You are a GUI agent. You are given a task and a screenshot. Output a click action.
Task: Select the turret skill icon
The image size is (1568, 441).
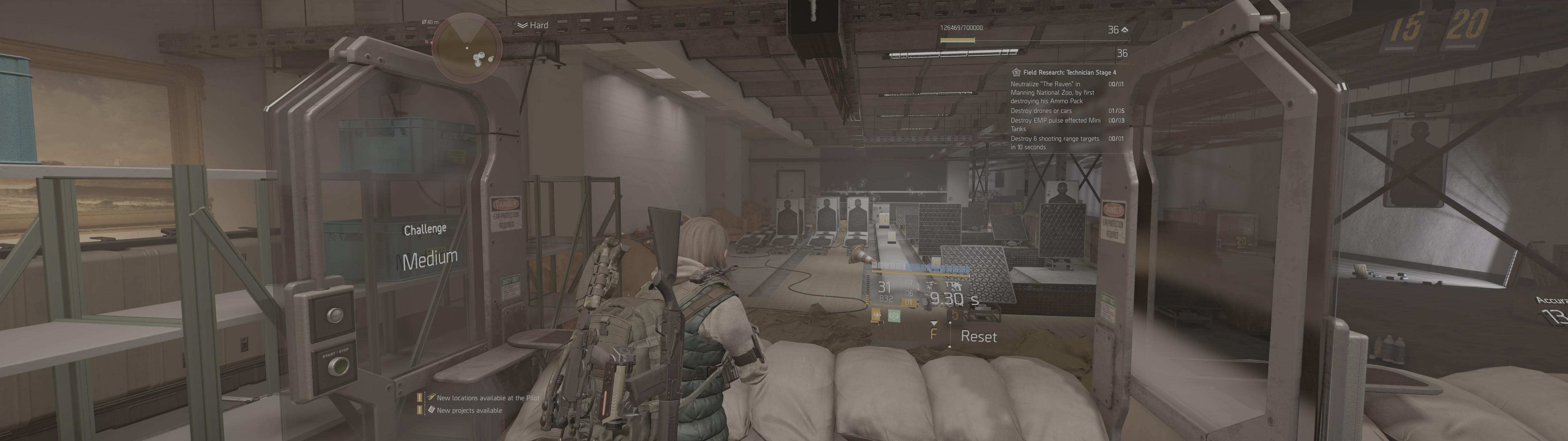876,315
